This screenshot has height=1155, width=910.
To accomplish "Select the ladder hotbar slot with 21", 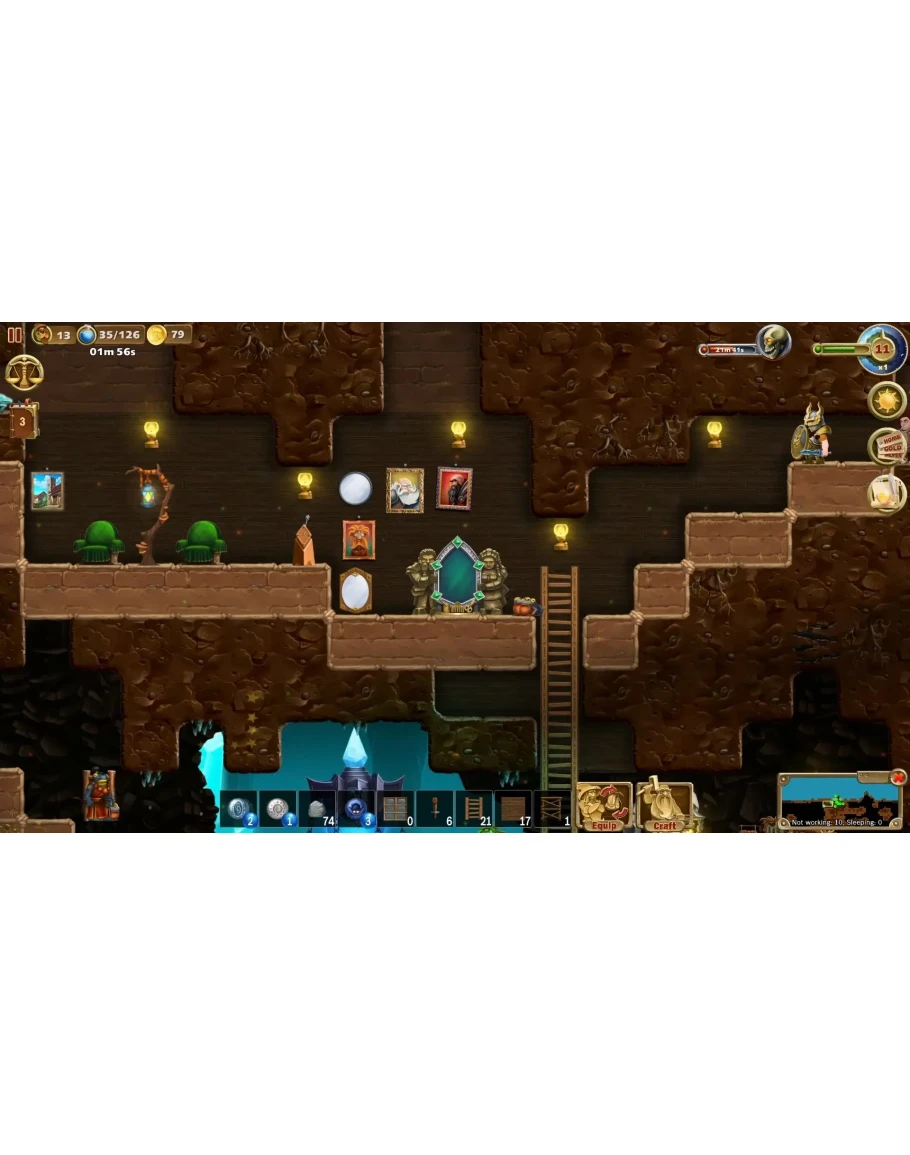I will pyautogui.click(x=474, y=808).
